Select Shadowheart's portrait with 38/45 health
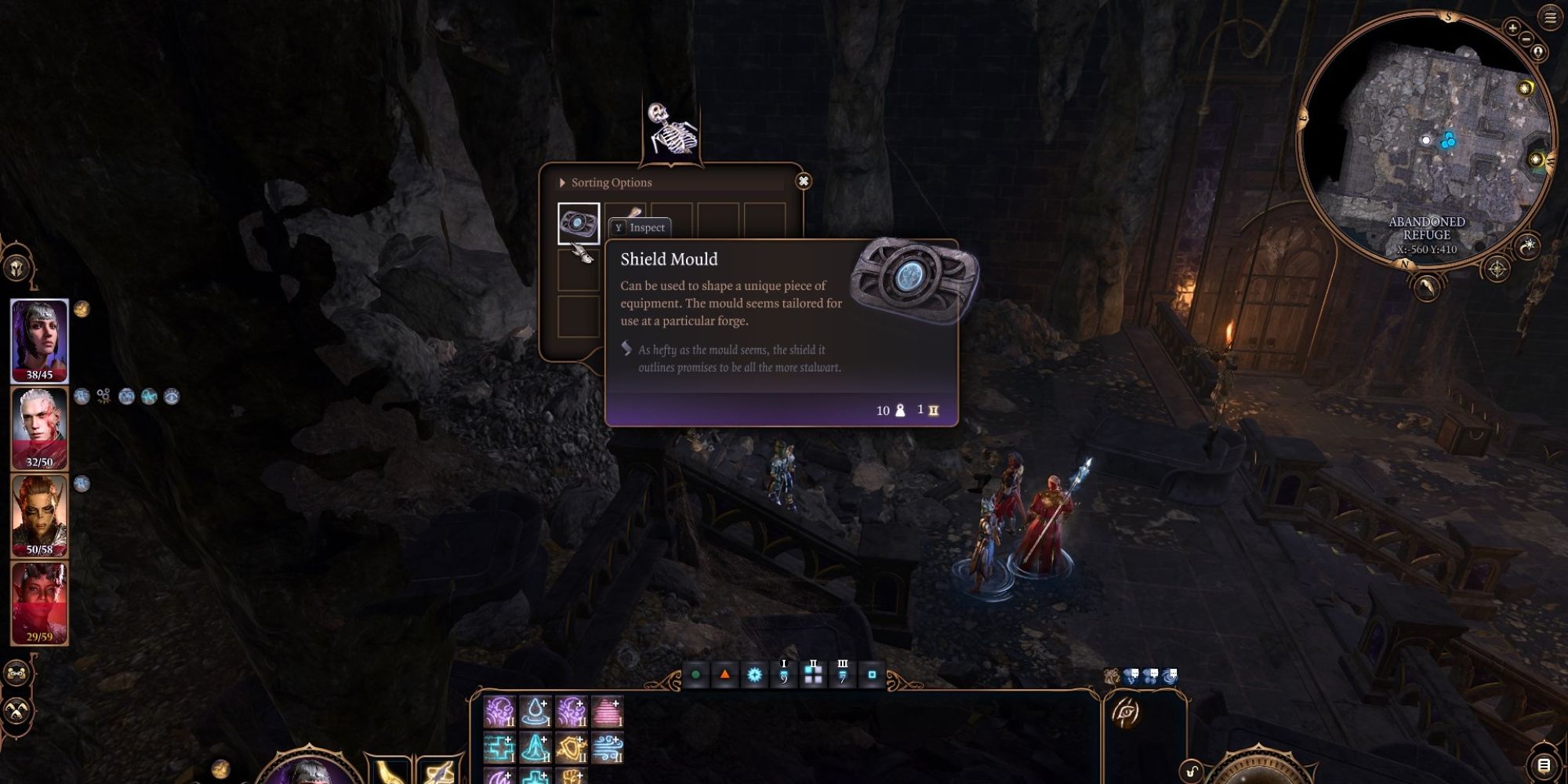 coord(39,340)
